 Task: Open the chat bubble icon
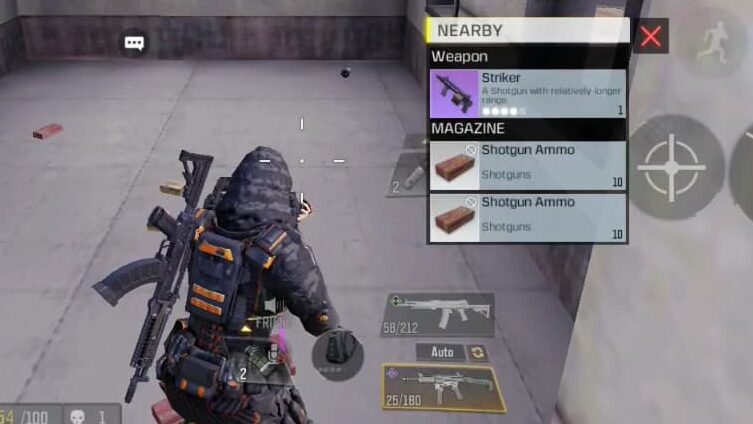(x=134, y=43)
